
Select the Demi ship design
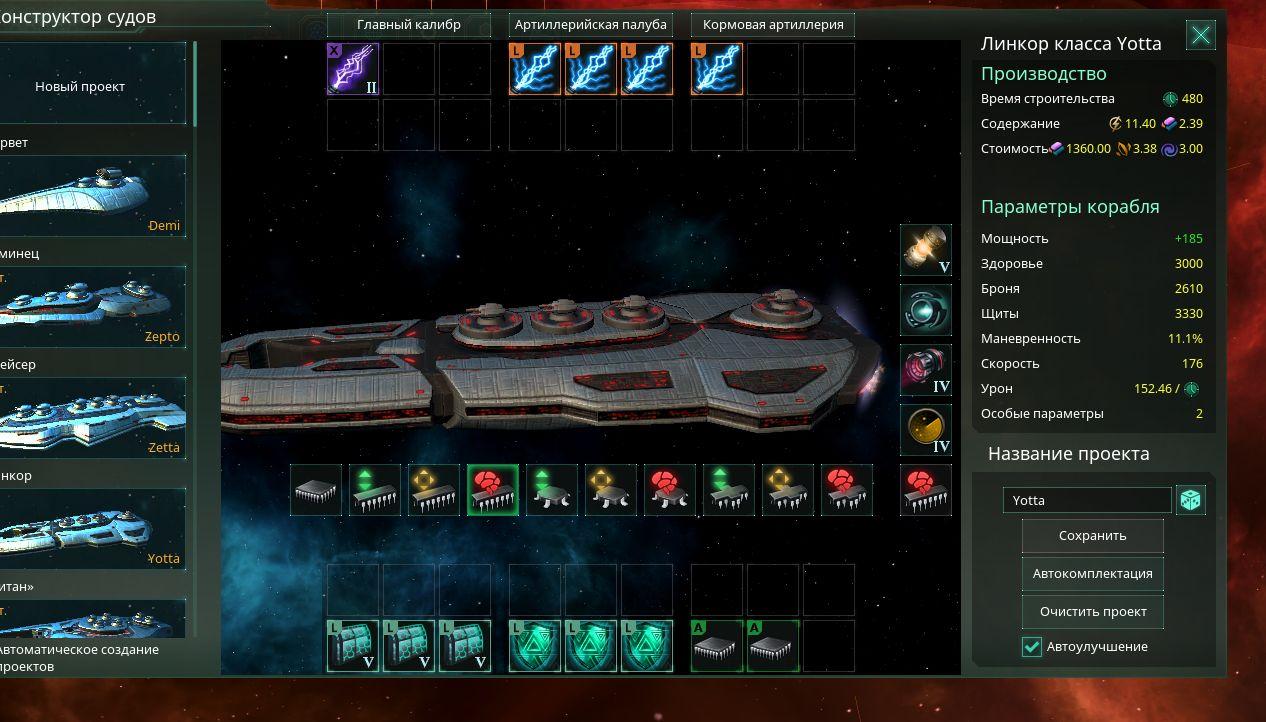point(93,196)
